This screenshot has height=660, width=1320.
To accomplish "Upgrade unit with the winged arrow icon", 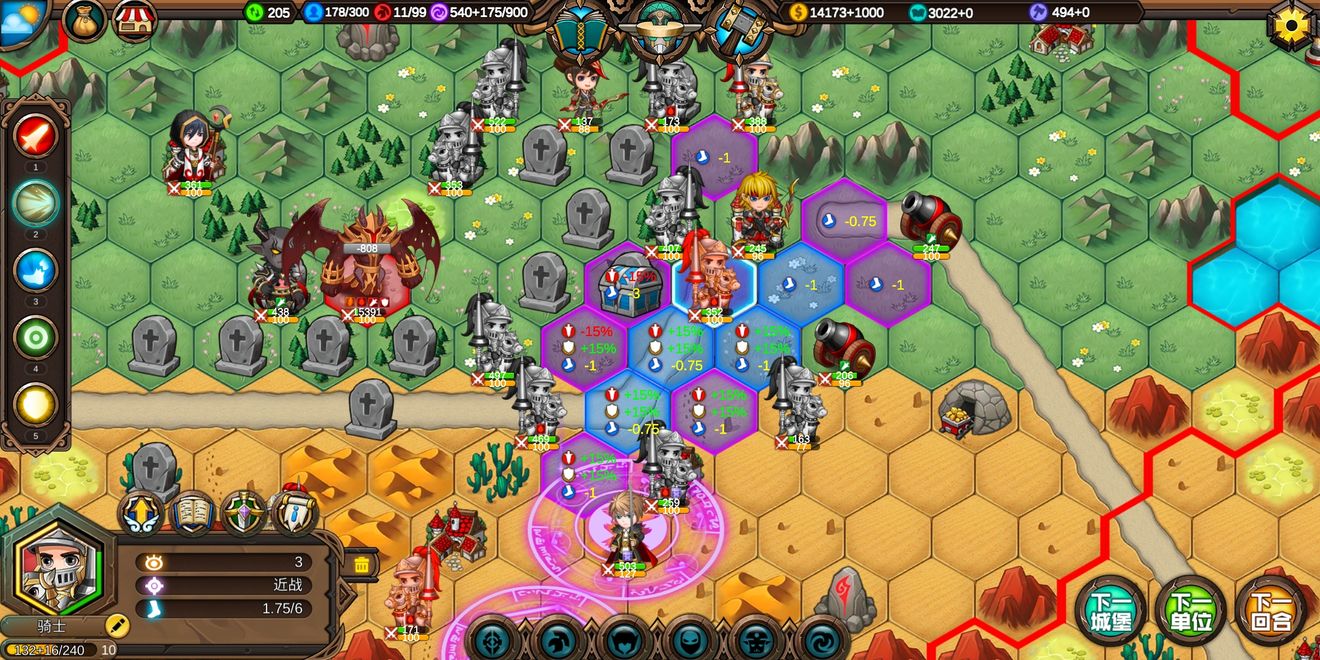I will pos(141,514).
